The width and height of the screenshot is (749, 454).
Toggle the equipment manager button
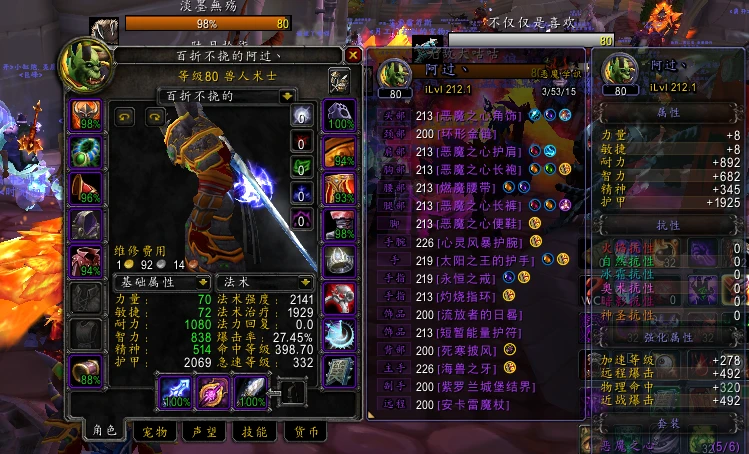339,80
